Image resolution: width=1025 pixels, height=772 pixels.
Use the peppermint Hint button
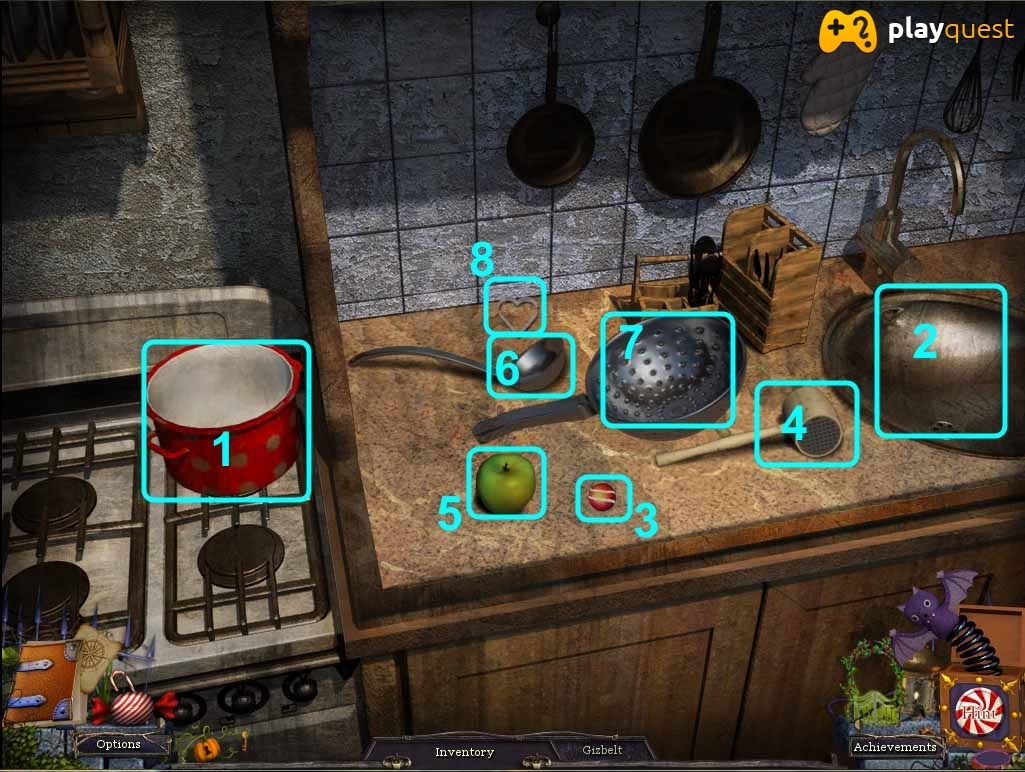[978, 713]
